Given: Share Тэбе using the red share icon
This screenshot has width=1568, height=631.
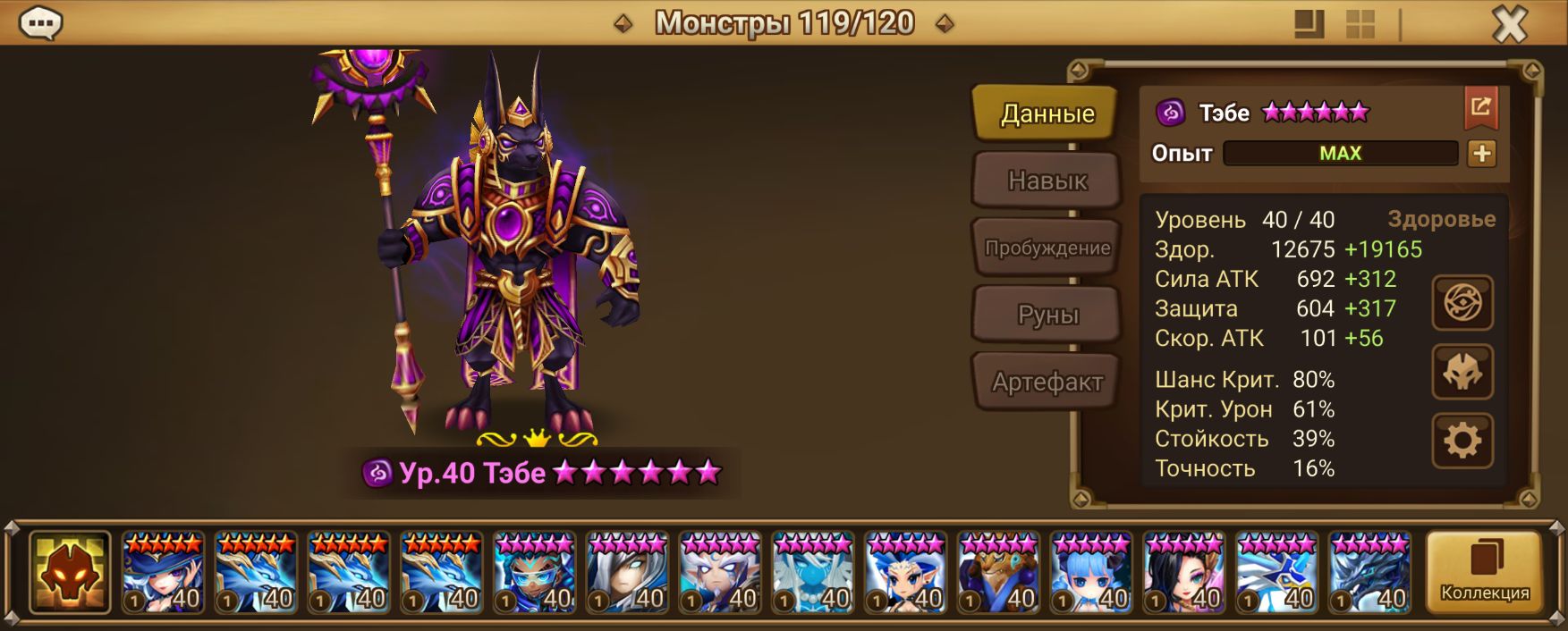Looking at the screenshot, I should 1480,108.
